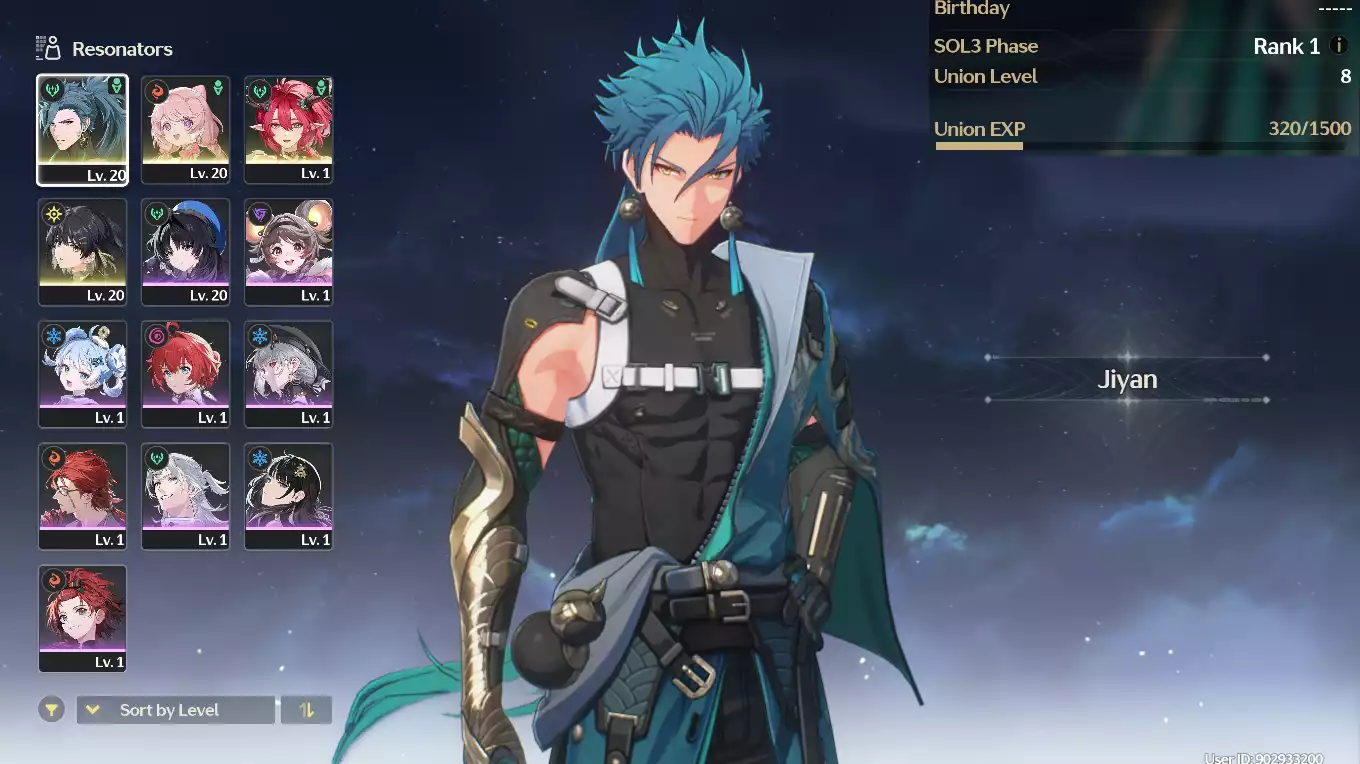This screenshot has width=1360, height=764.
Task: Select the red ponytail Fusion girl in the last row
Action: 82,618
